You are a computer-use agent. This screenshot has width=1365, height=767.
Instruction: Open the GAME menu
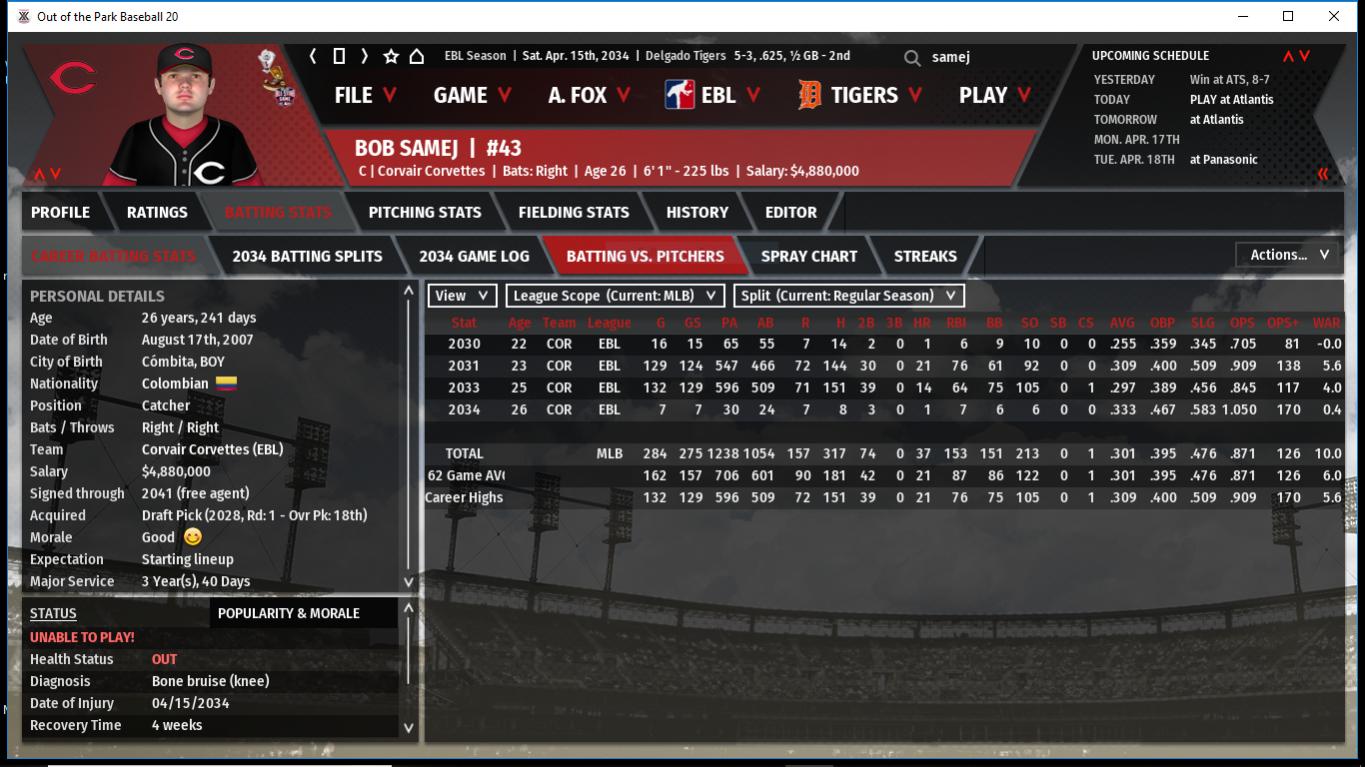coord(472,95)
